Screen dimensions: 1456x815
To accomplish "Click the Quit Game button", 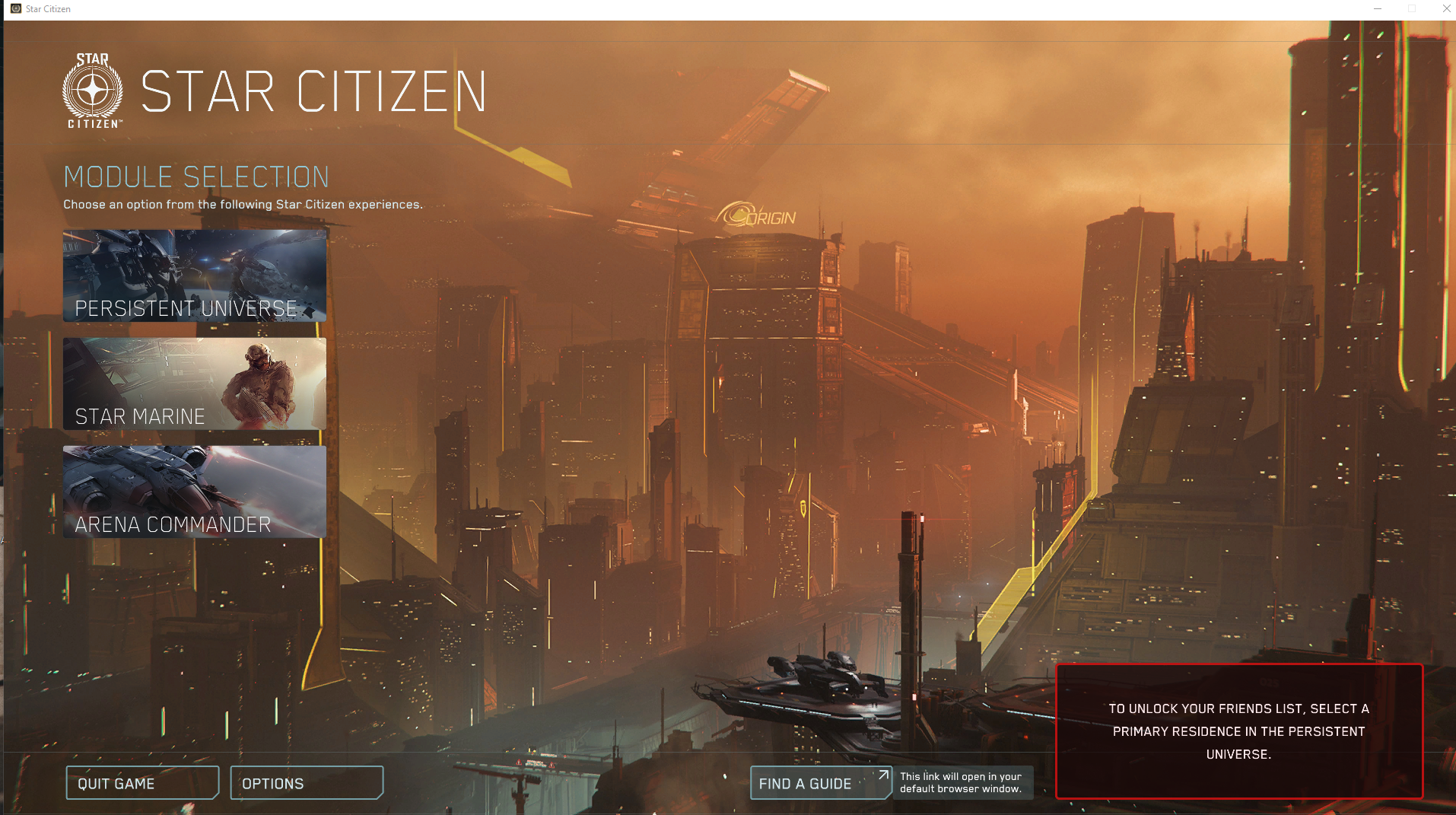I will coord(142,783).
